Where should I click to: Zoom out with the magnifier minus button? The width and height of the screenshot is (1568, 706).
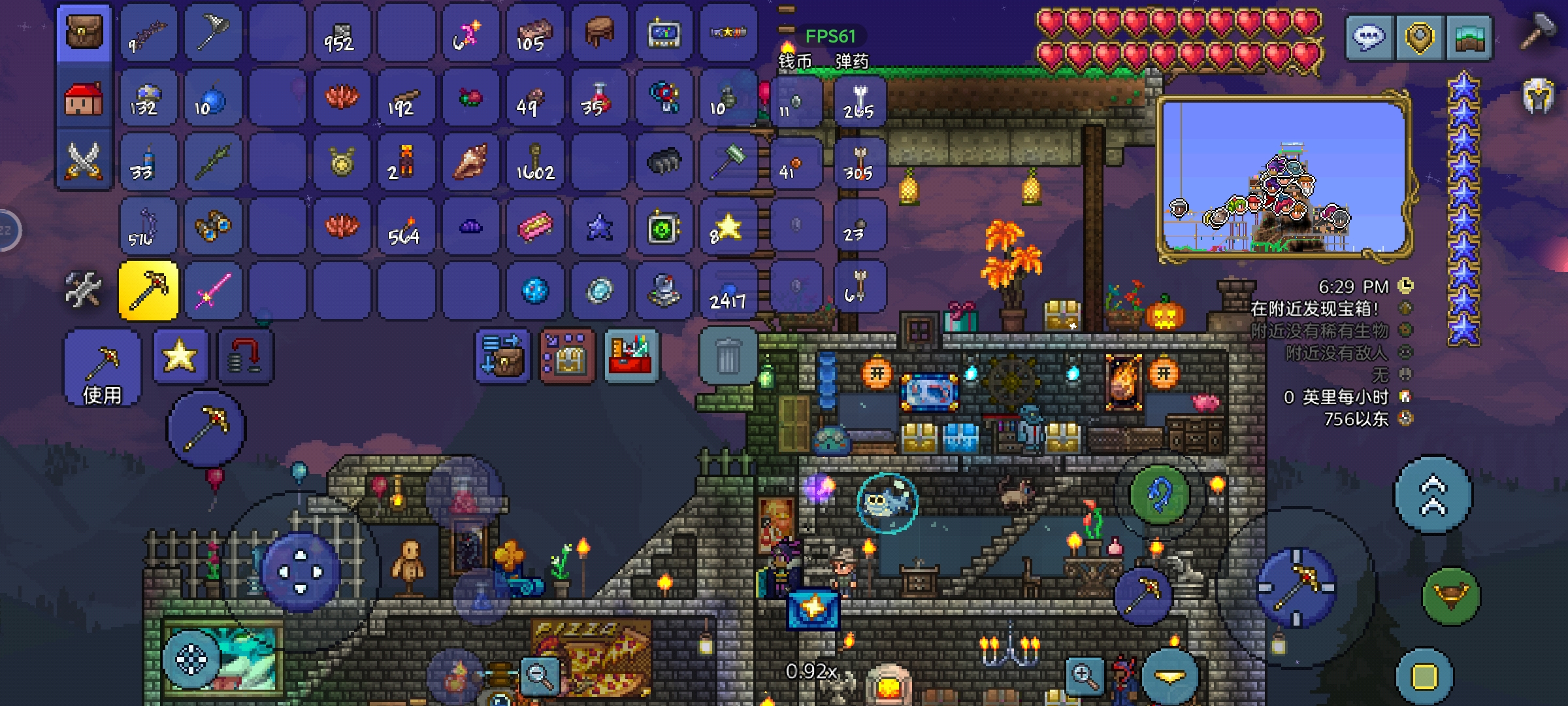pos(540,675)
